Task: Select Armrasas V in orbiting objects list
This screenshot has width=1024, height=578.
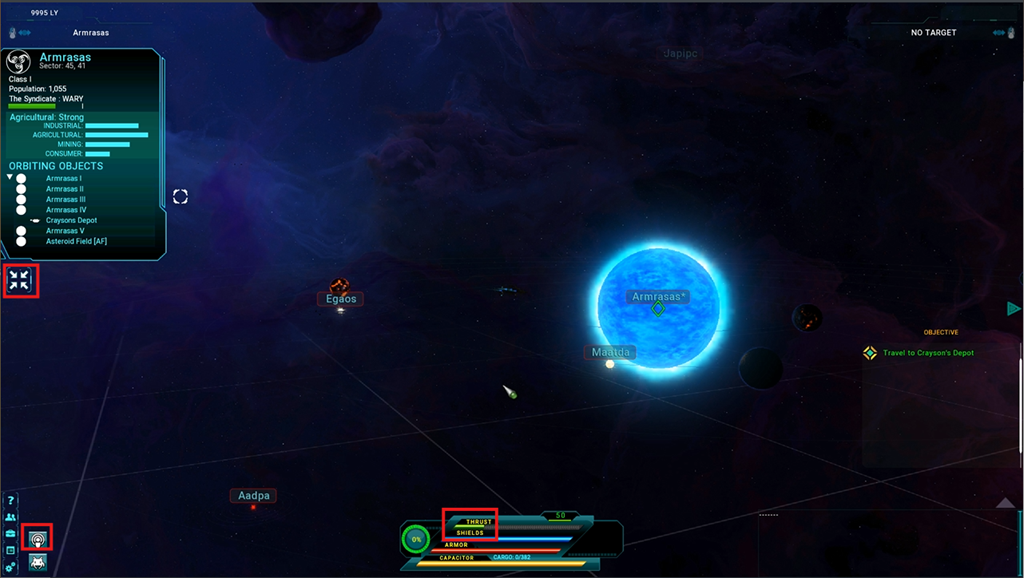Action: 65,231
